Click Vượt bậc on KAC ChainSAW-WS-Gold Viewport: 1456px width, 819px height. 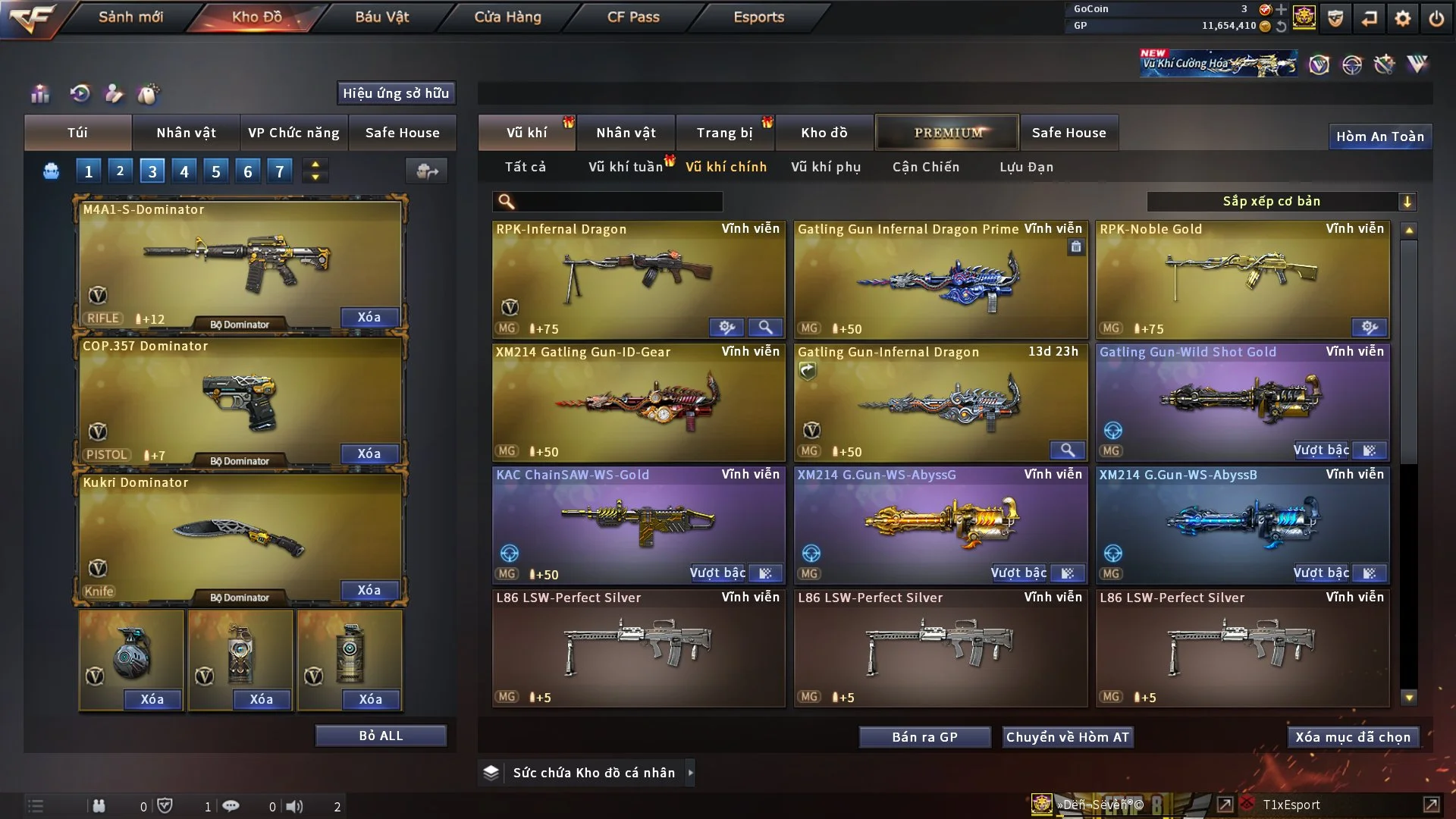(717, 573)
